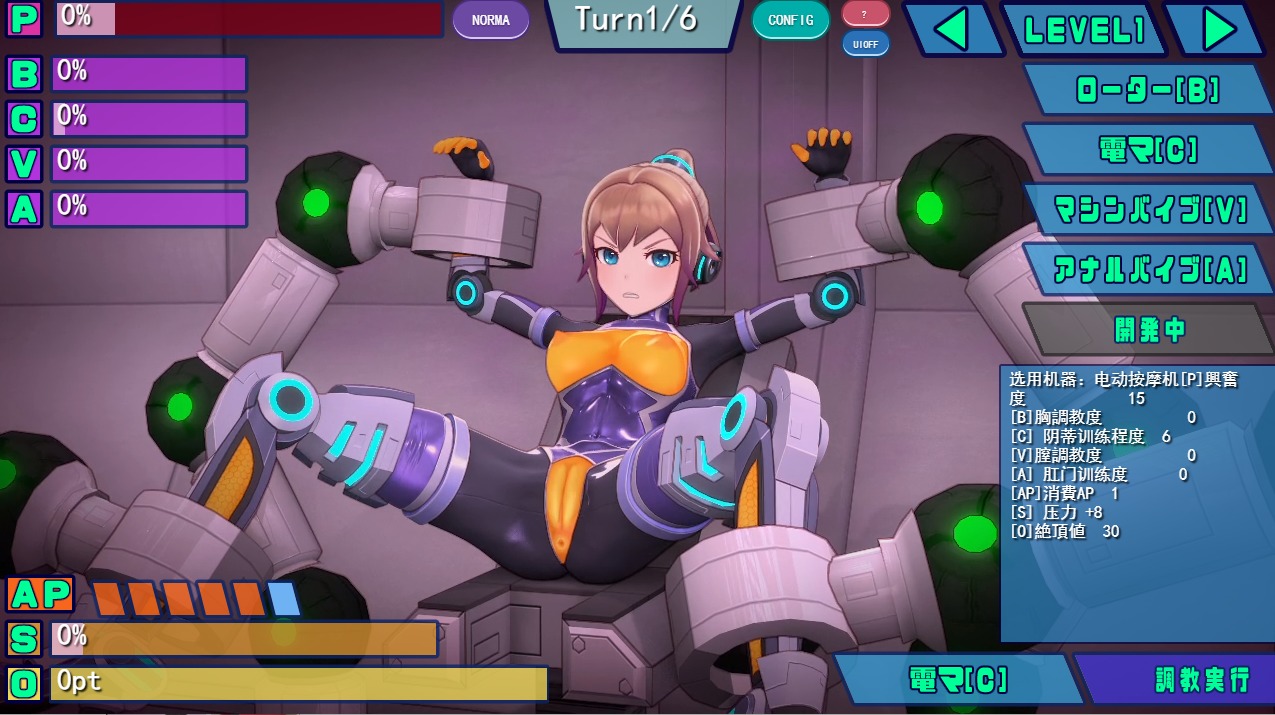The image size is (1275, 715).
Task: Select the マシンバイブ[V] option
Action: 1149,210
